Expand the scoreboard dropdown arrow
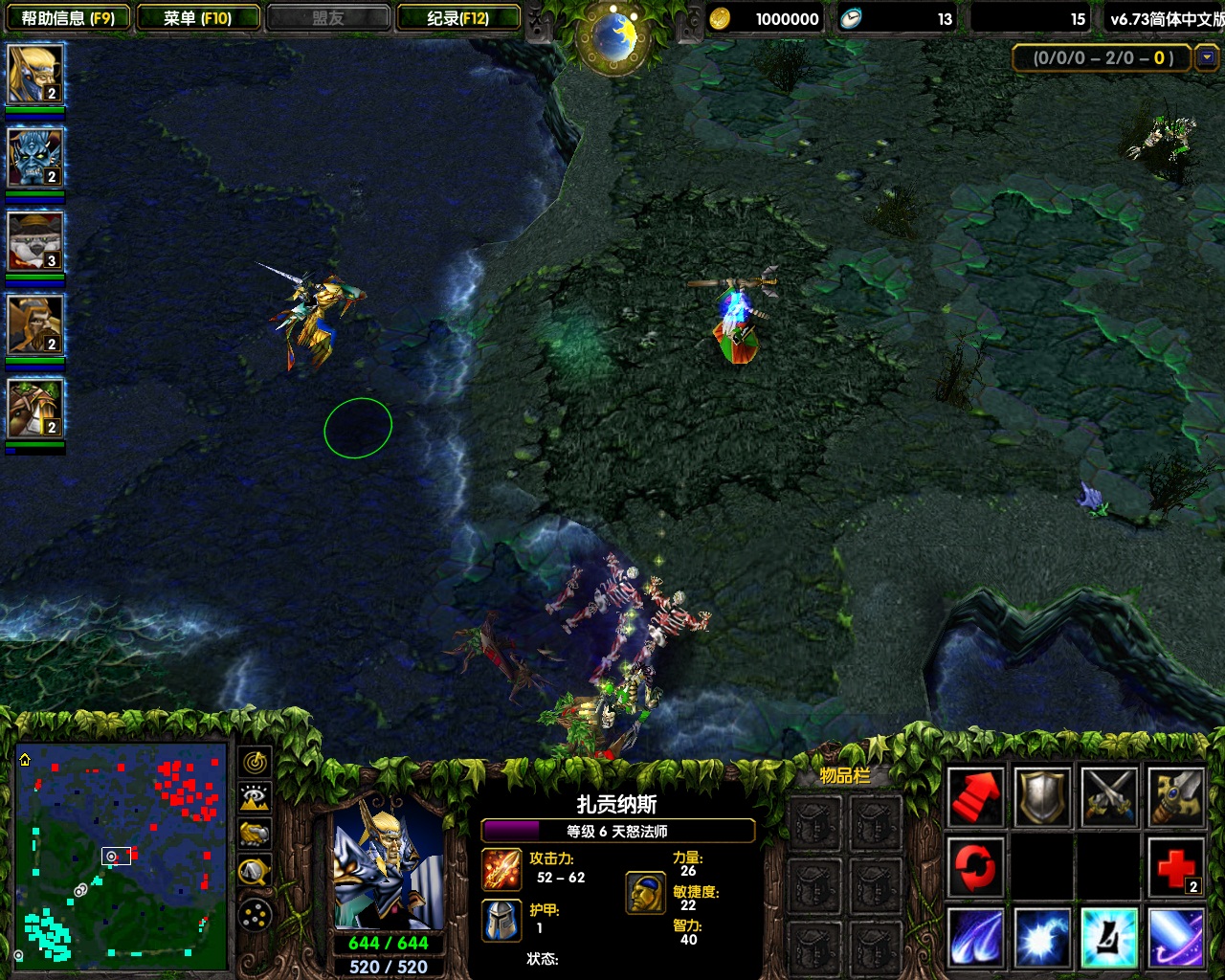The image size is (1225, 980). [1207, 57]
